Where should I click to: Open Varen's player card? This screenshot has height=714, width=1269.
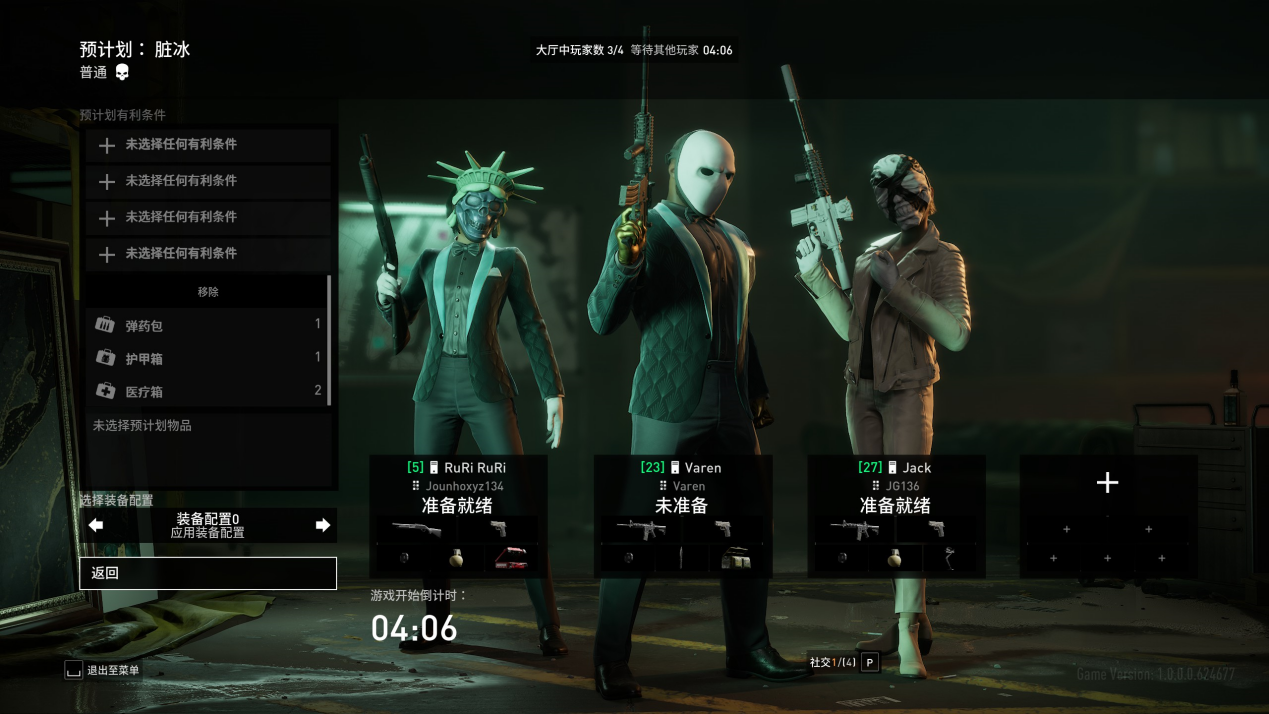(682, 486)
